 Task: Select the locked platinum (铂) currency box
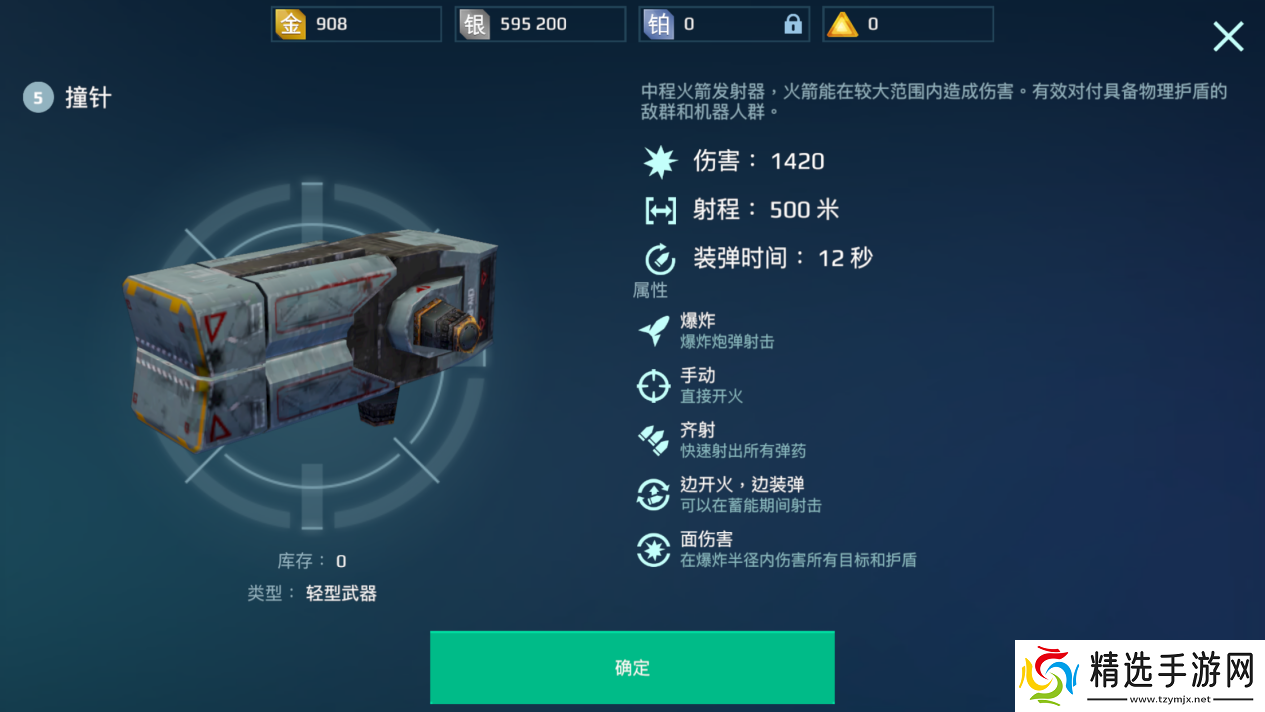point(724,24)
